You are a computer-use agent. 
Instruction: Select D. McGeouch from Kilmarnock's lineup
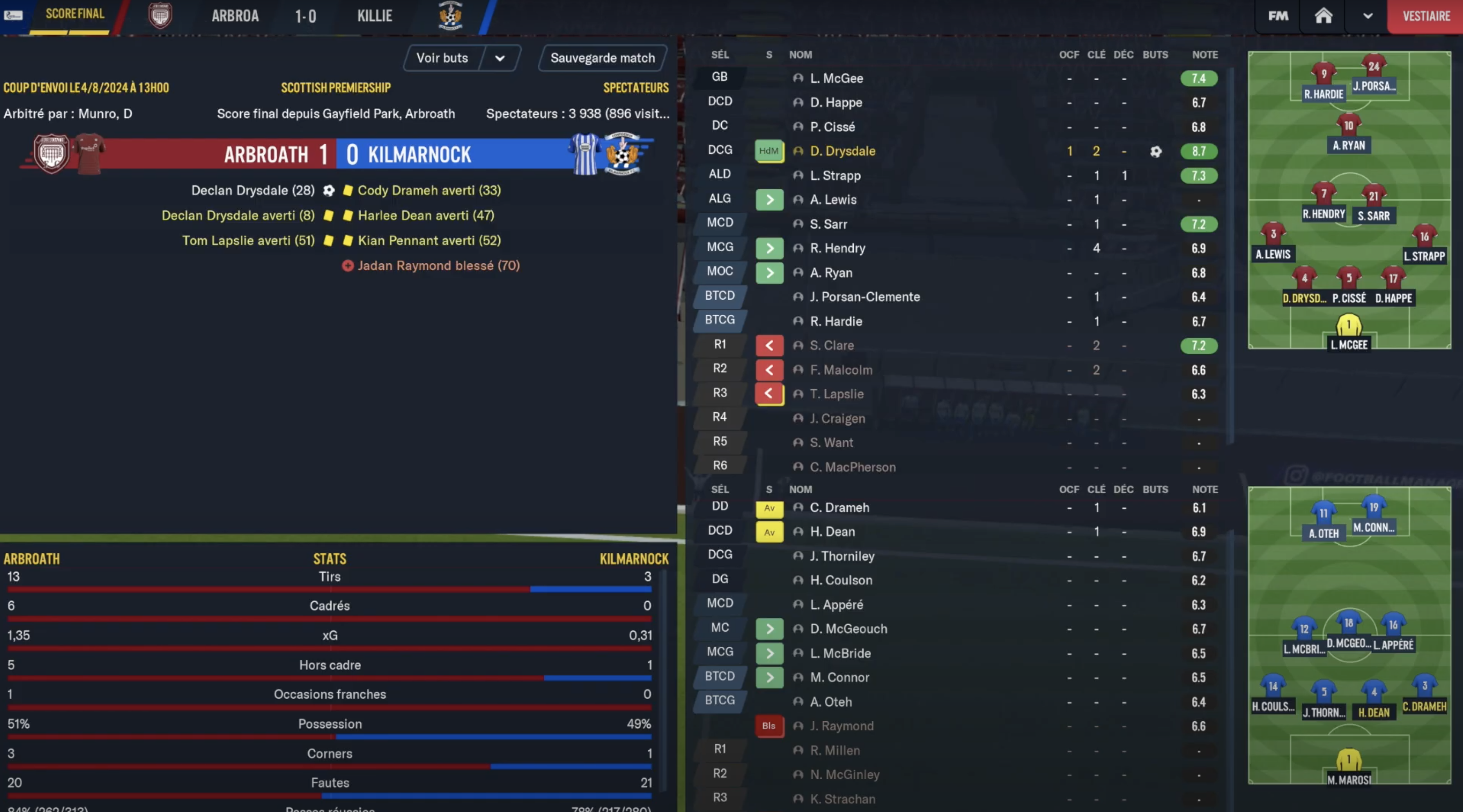tap(848, 629)
